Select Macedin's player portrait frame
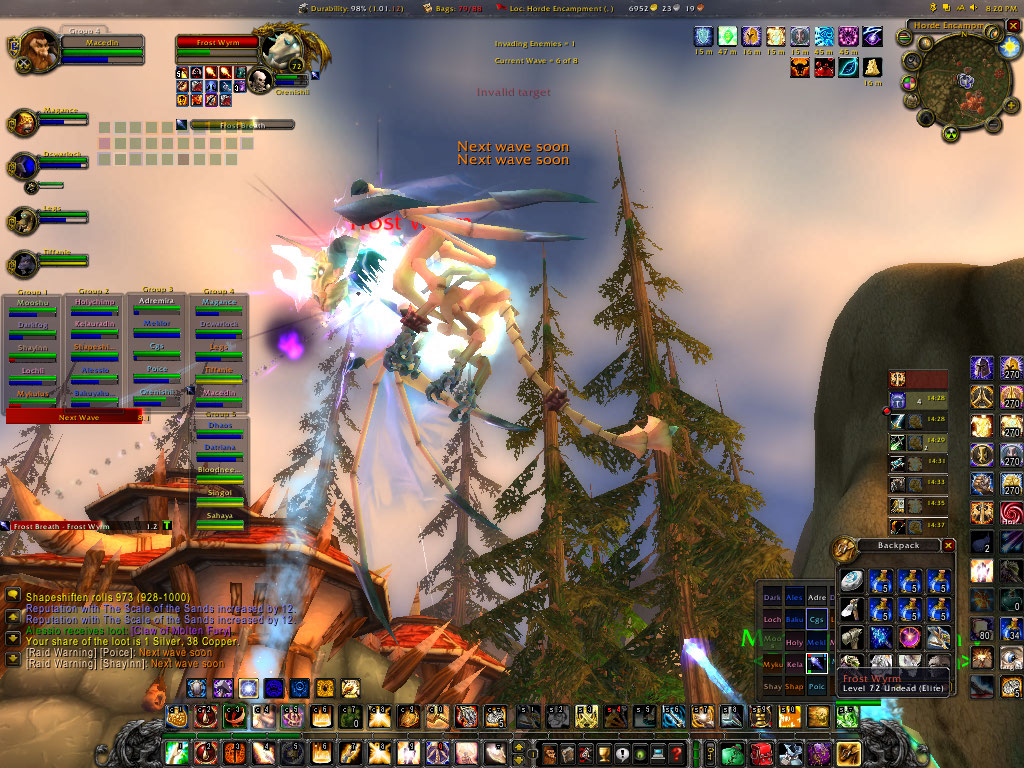 tap(38, 47)
